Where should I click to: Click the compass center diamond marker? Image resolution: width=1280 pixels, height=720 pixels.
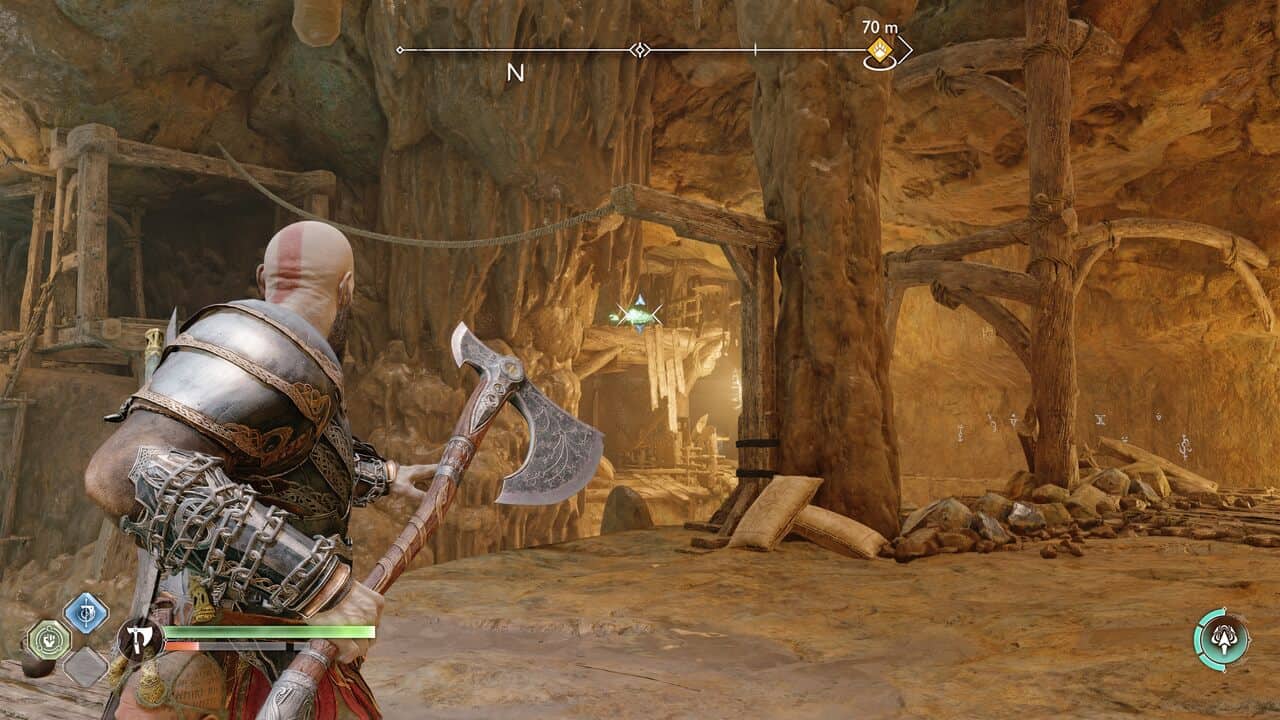(639, 50)
